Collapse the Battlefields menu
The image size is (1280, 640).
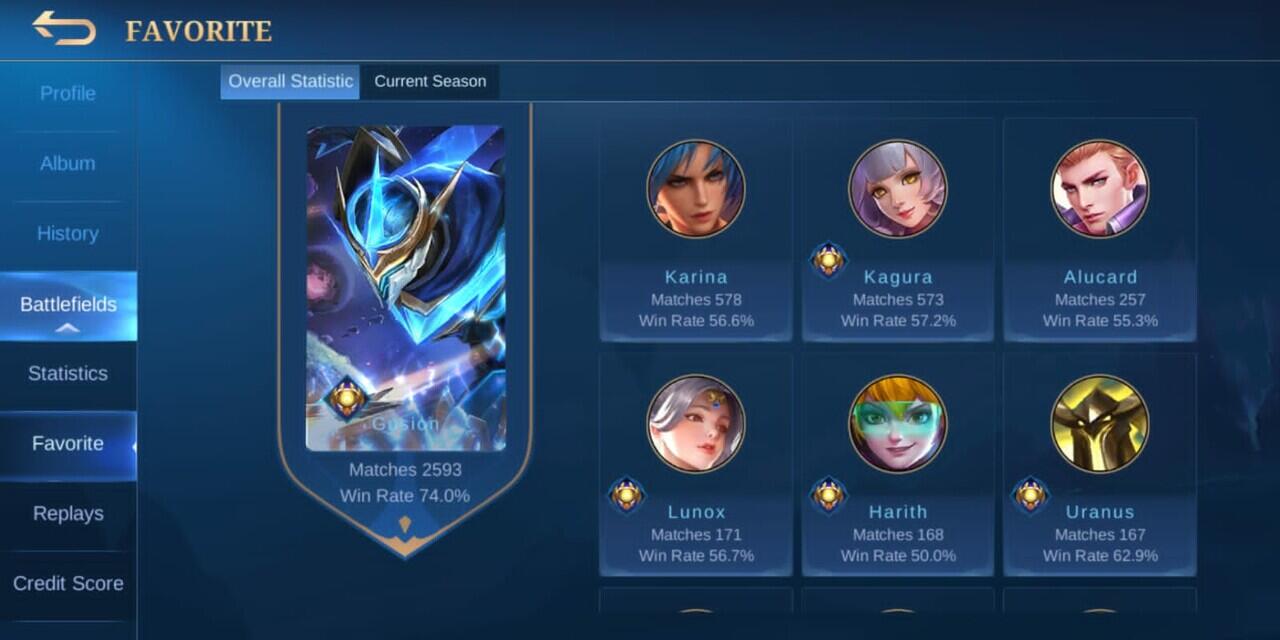(68, 306)
